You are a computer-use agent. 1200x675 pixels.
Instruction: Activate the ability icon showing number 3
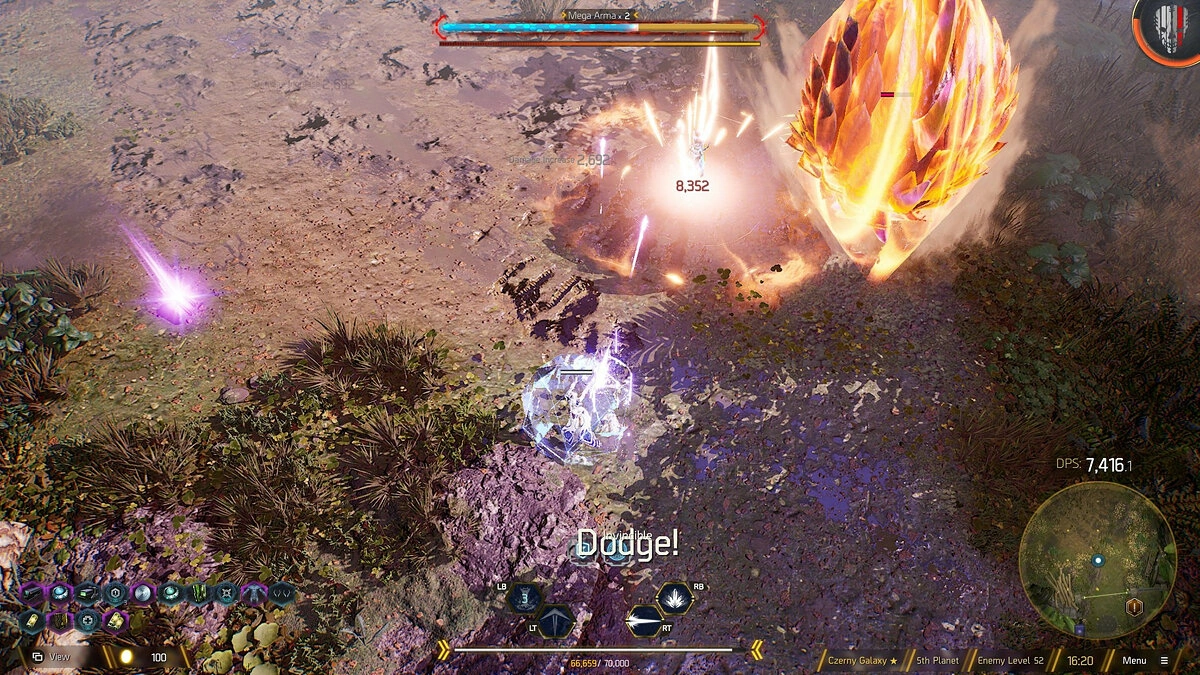pyautogui.click(x=525, y=598)
